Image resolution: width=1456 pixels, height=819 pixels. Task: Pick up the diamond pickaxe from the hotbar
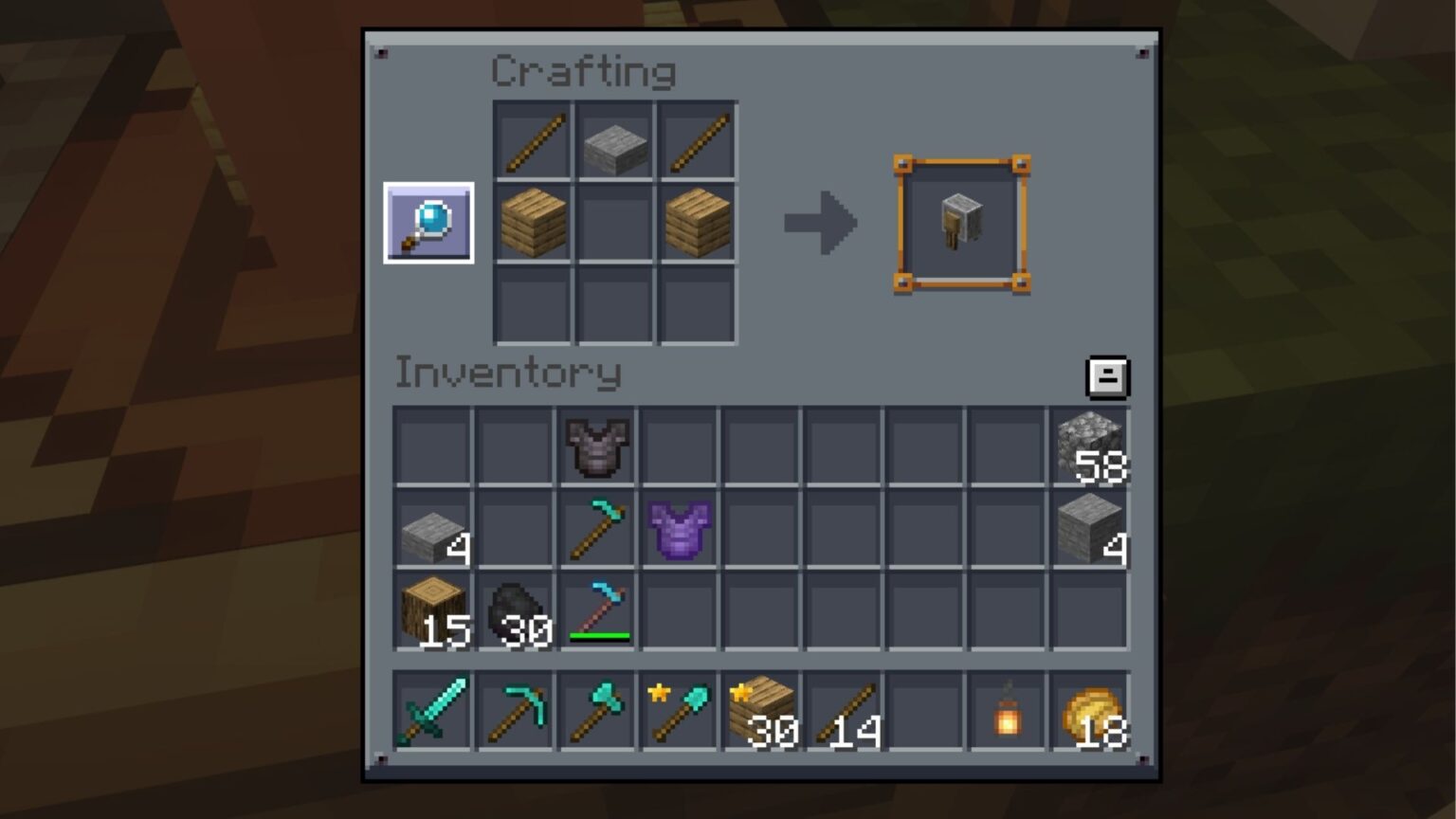click(x=515, y=711)
